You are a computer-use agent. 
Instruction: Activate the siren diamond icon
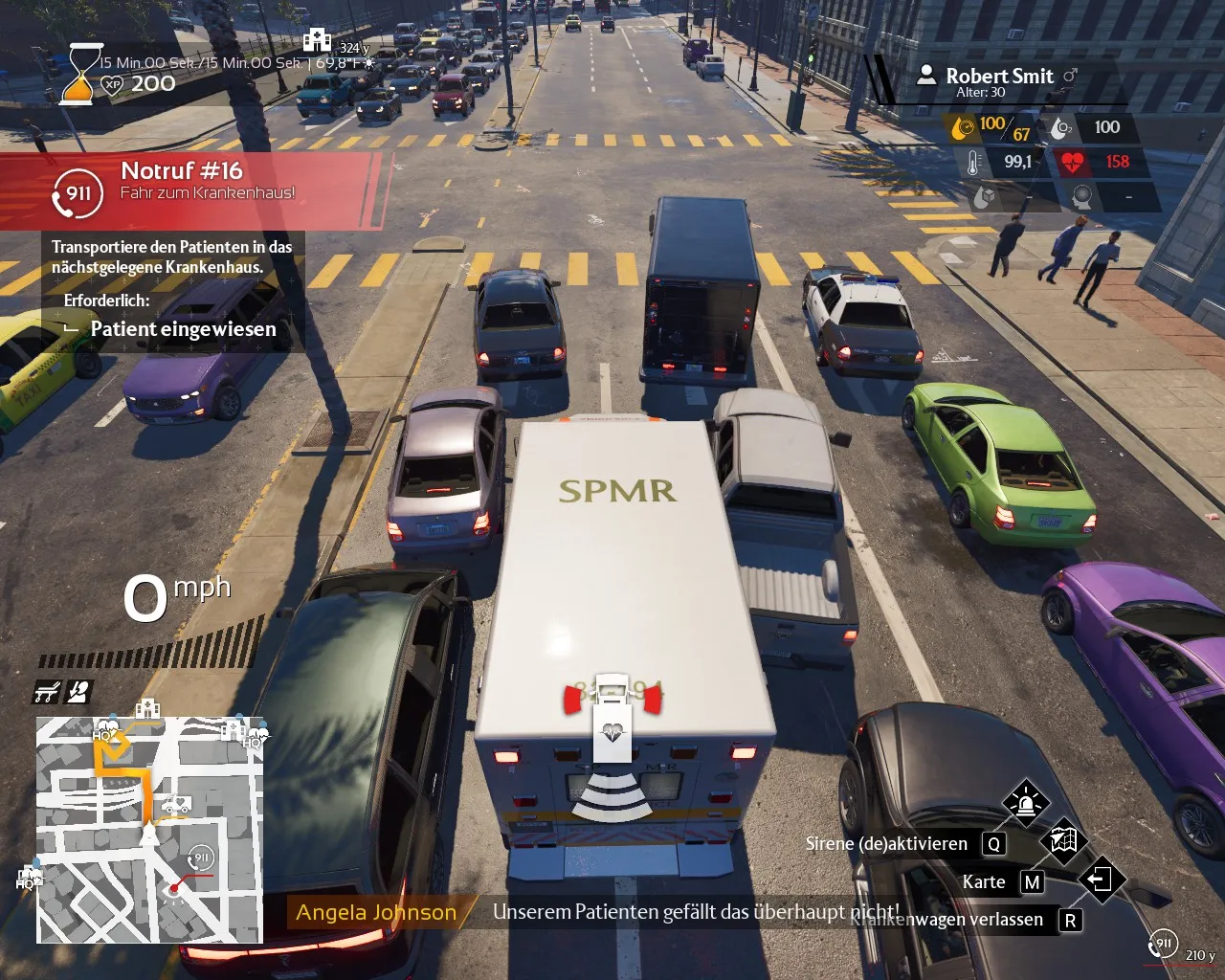1025,802
